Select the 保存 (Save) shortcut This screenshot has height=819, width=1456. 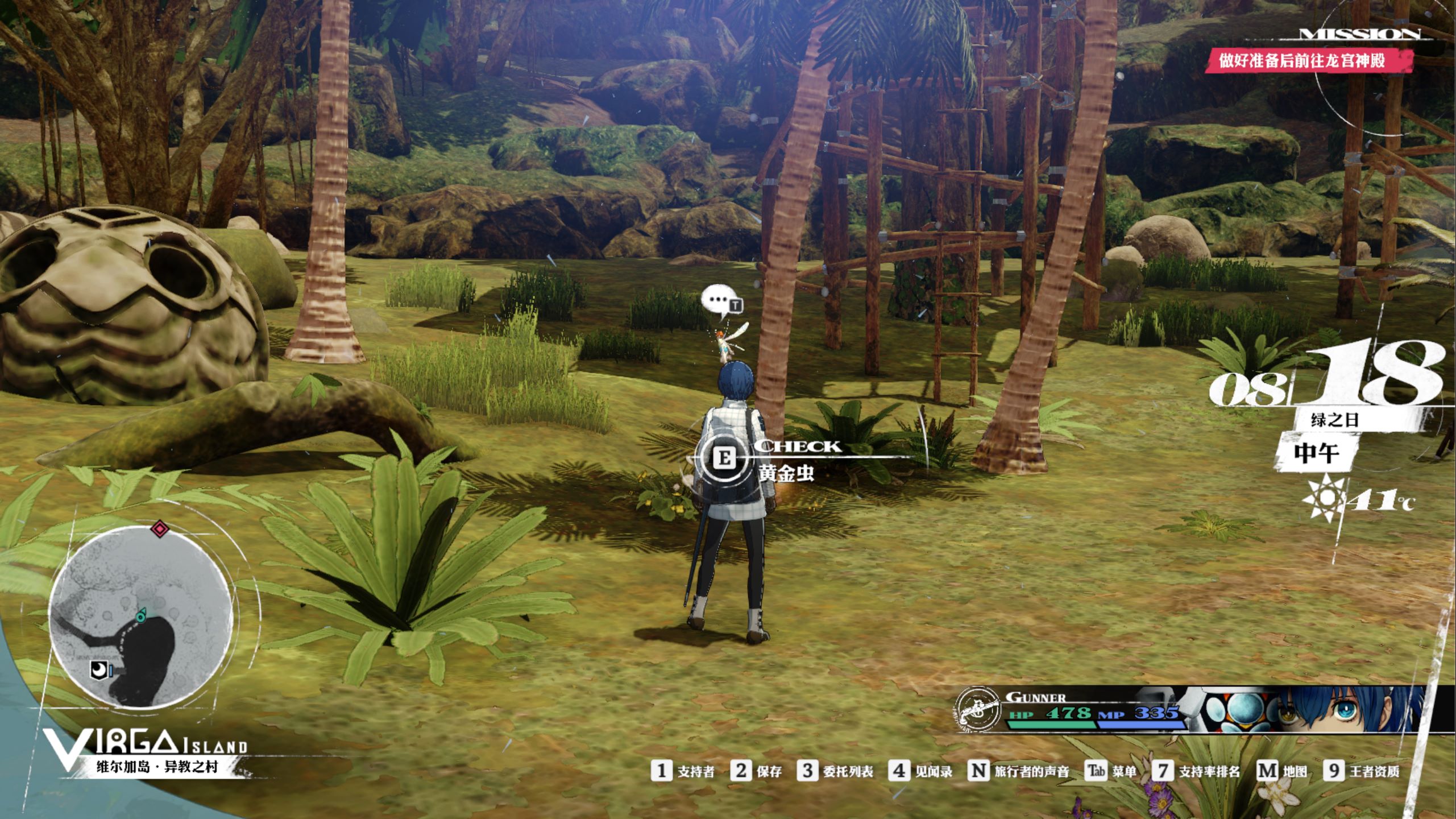tap(757, 771)
